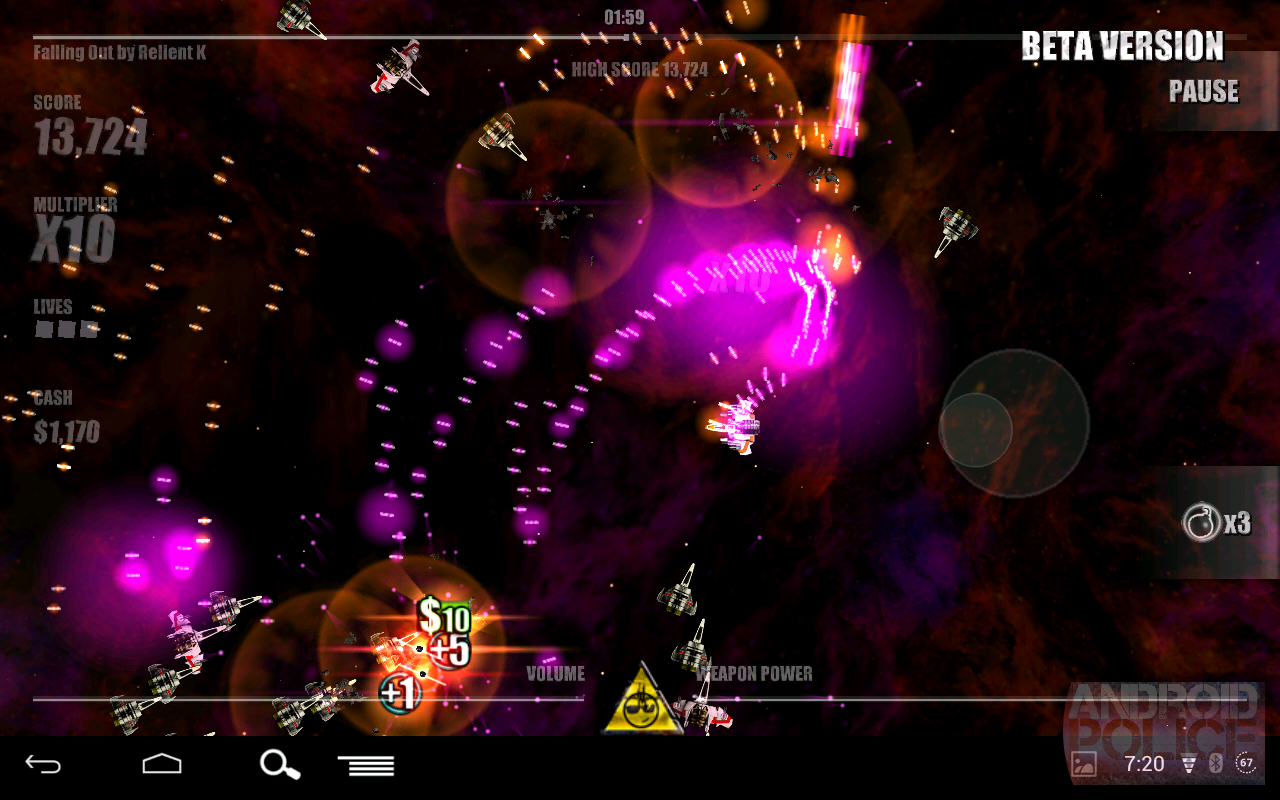Open recent apps with the menu bars button
The image size is (1280, 800).
[366, 764]
